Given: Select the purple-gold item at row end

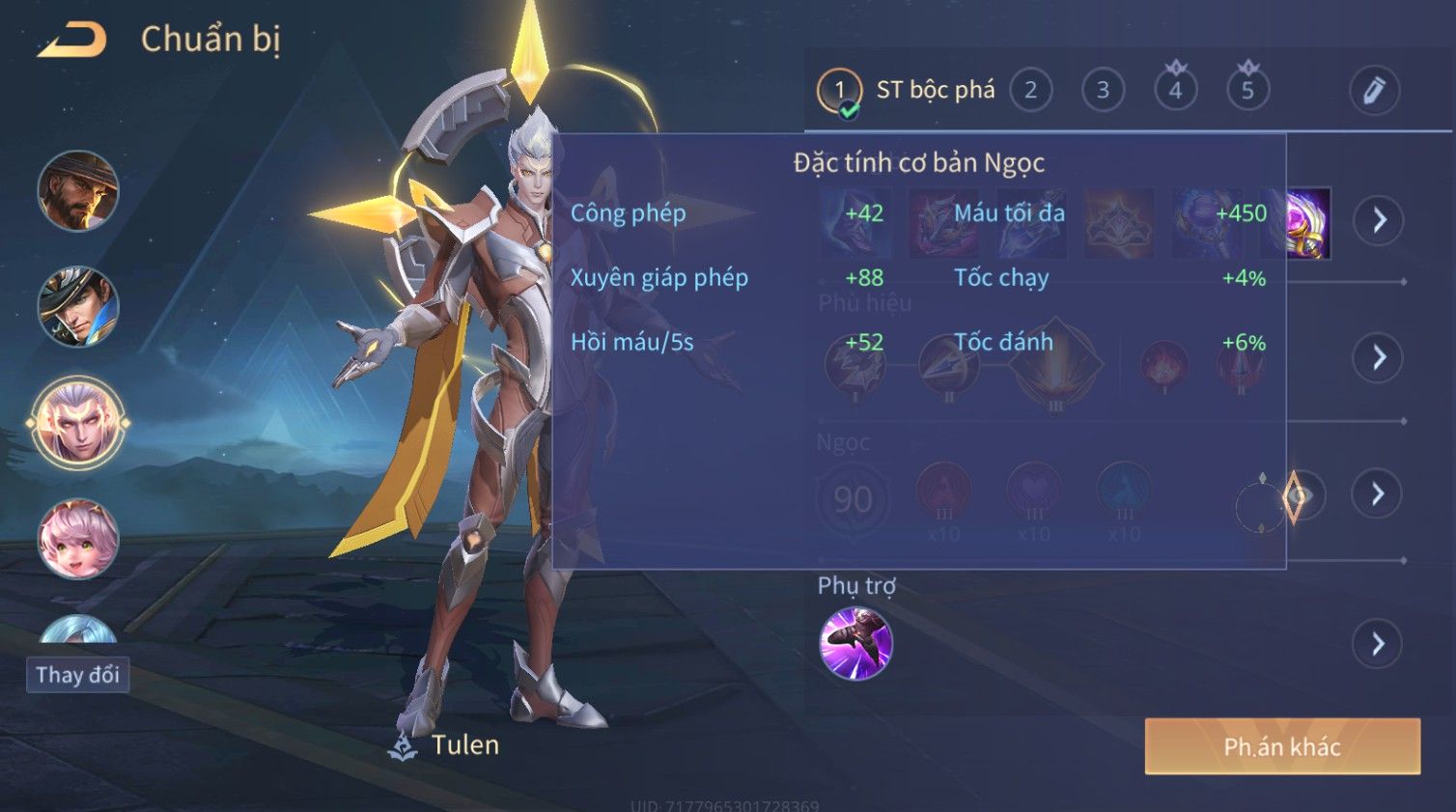Looking at the screenshot, I should (1308, 223).
